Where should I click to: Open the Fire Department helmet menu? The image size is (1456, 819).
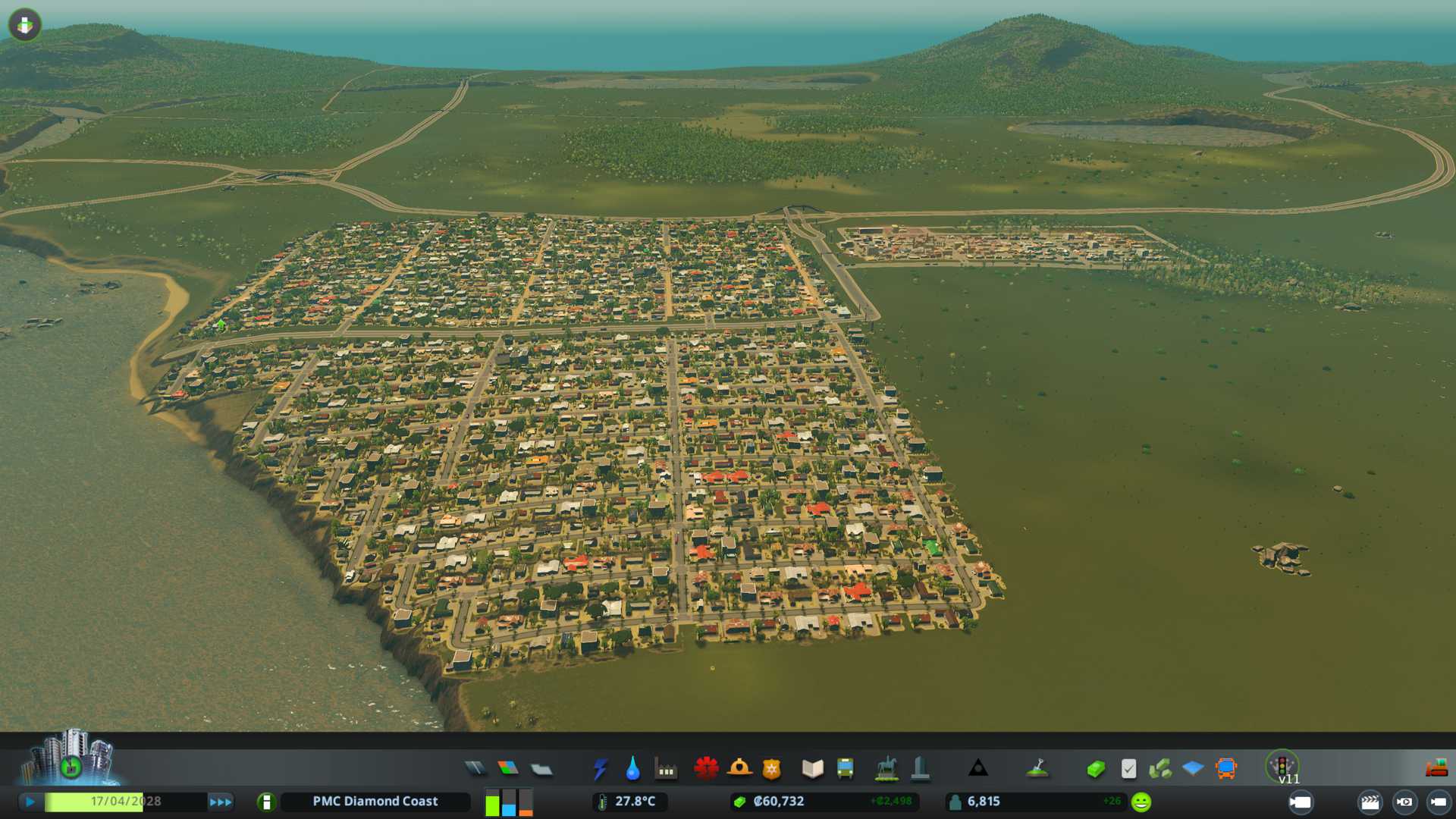tap(739, 769)
